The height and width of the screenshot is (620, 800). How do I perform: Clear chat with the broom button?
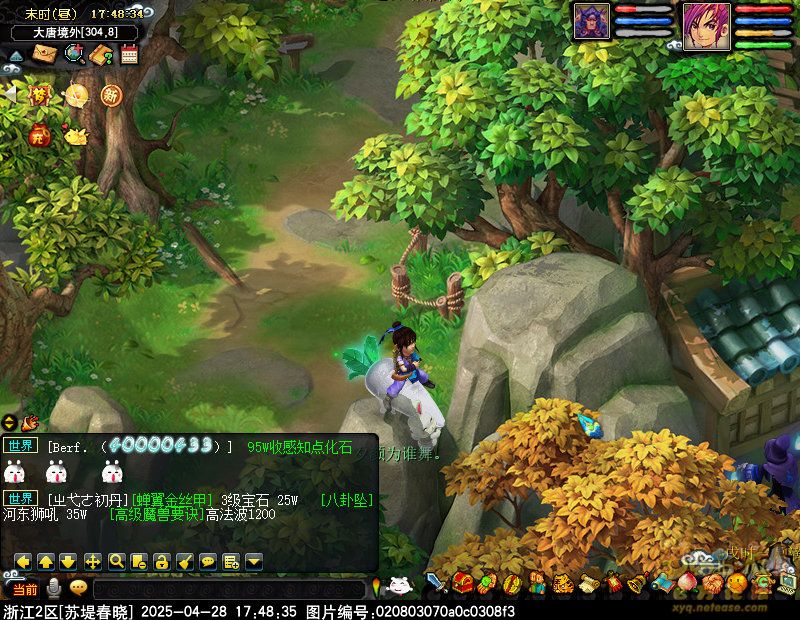point(184,561)
